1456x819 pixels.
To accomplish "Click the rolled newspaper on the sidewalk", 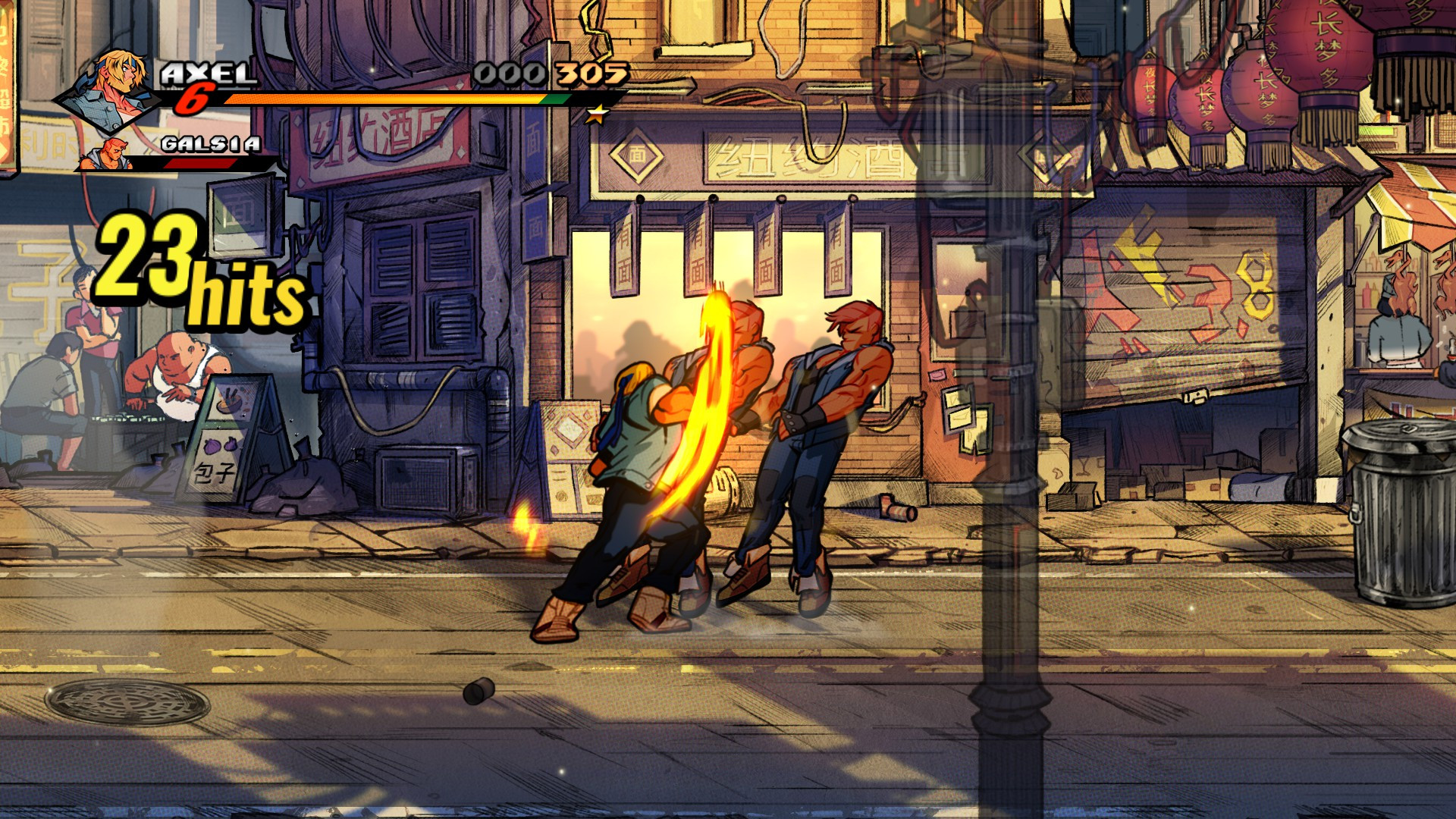I will [895, 507].
